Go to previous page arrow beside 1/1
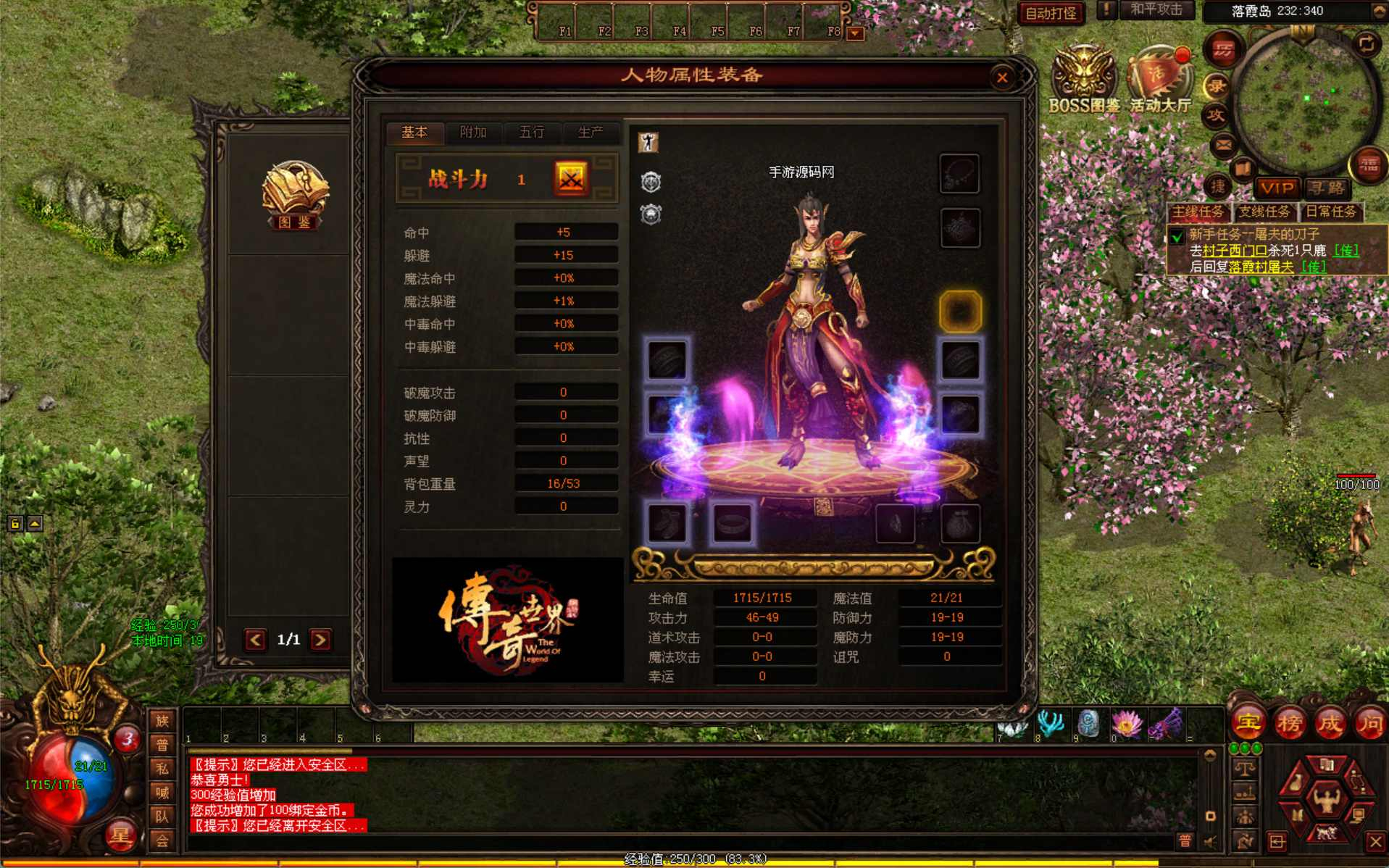 (255, 640)
